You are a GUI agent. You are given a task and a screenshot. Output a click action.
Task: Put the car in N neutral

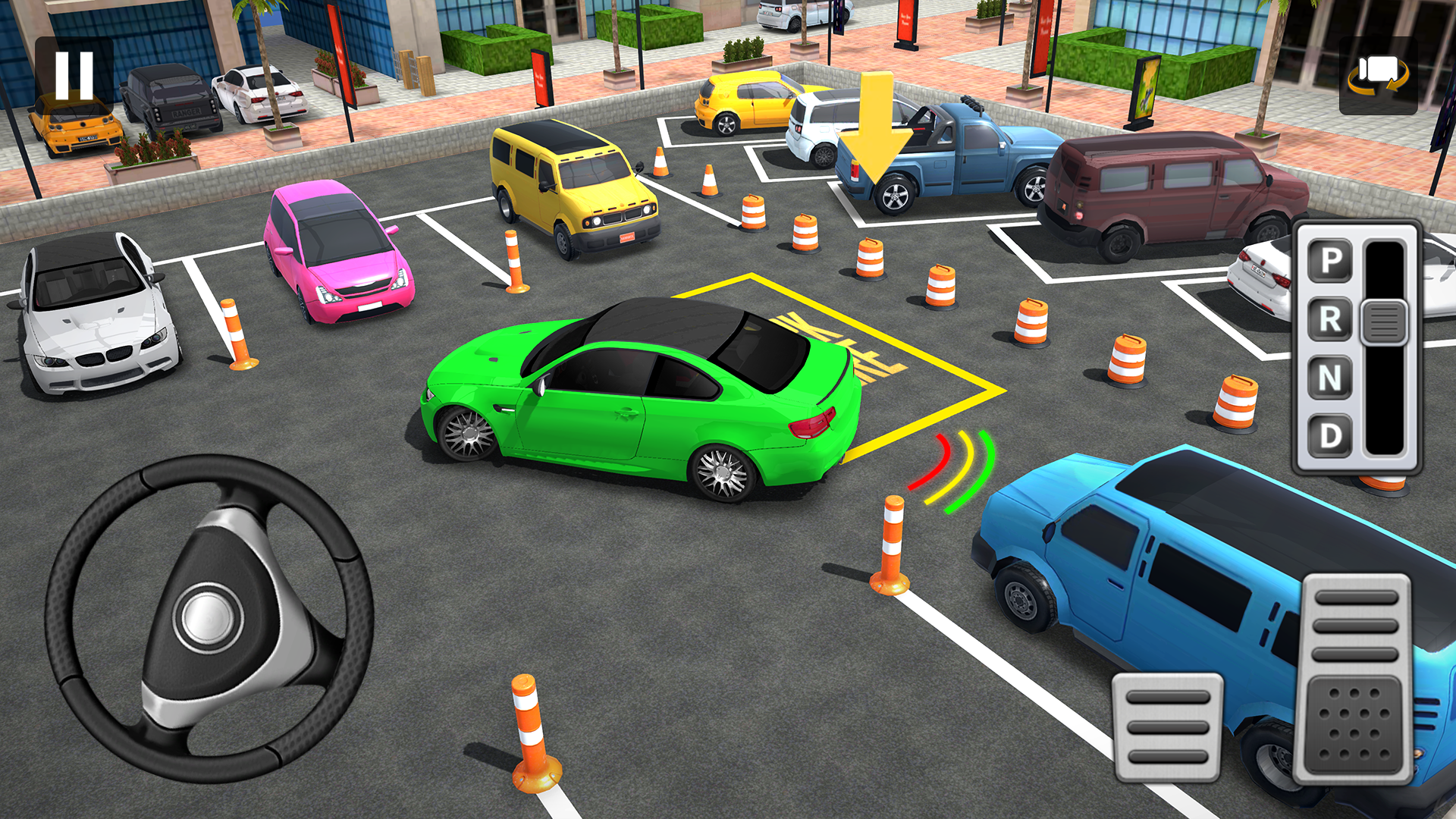(x=1330, y=378)
